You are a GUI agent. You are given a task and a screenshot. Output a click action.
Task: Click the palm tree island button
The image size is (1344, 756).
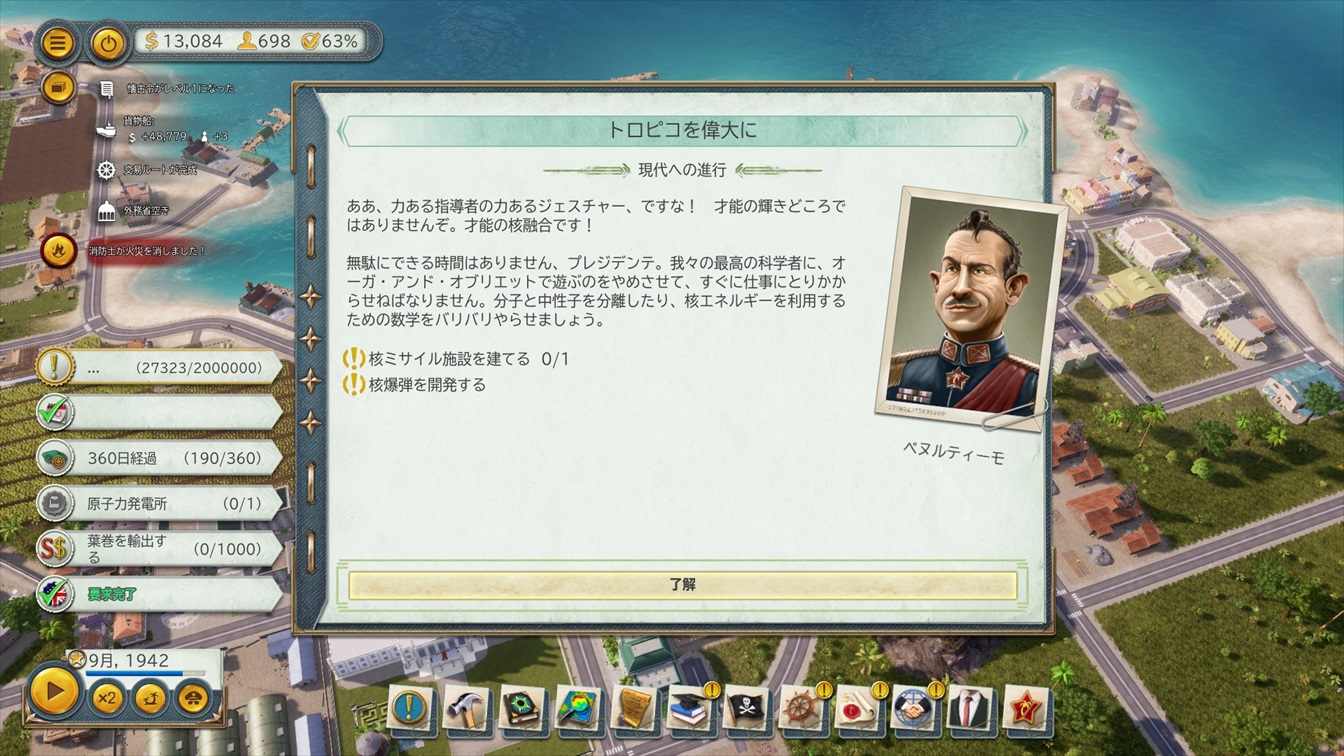coord(150,697)
